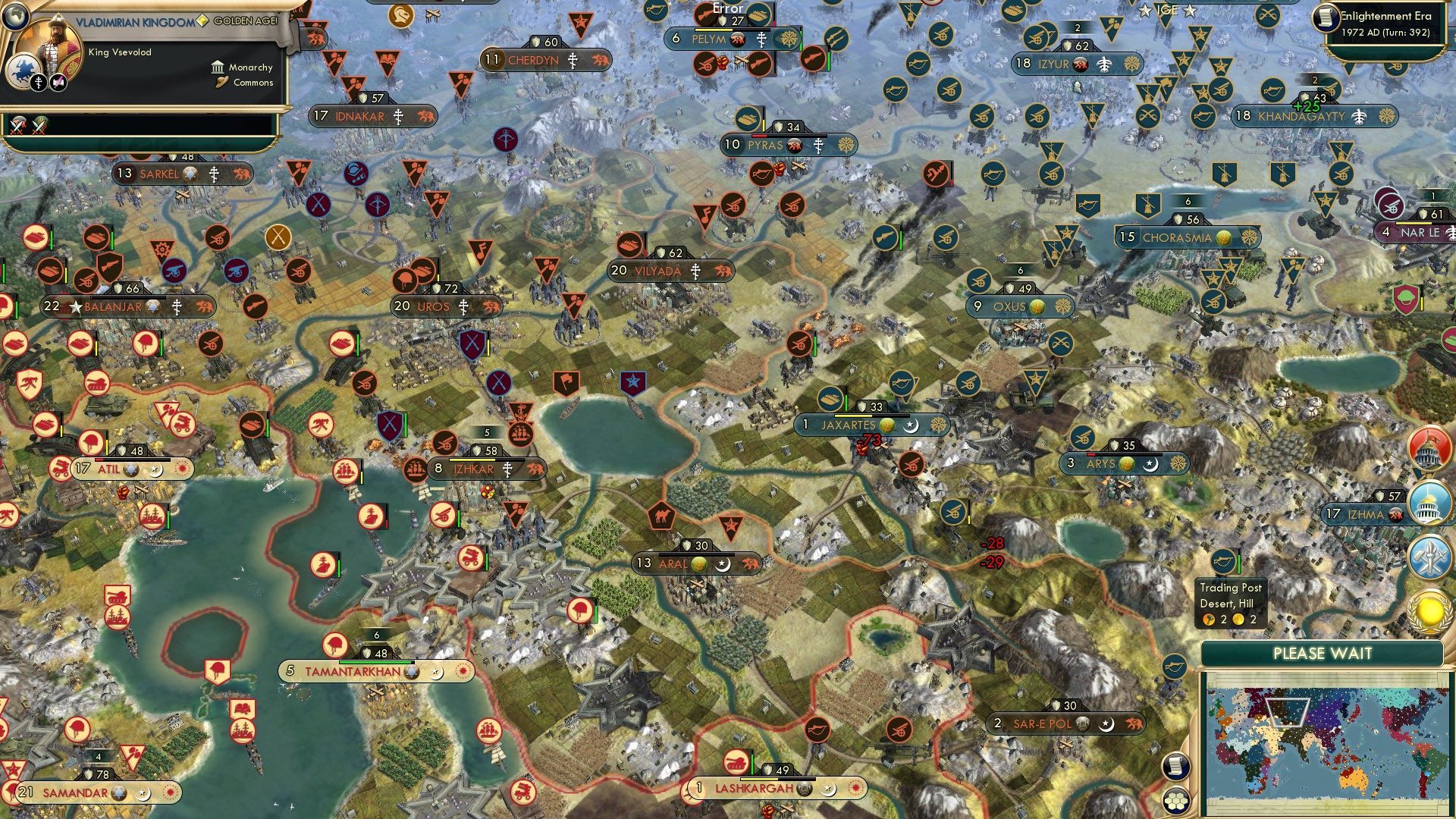Open the IGE in-game editor

point(1167,10)
